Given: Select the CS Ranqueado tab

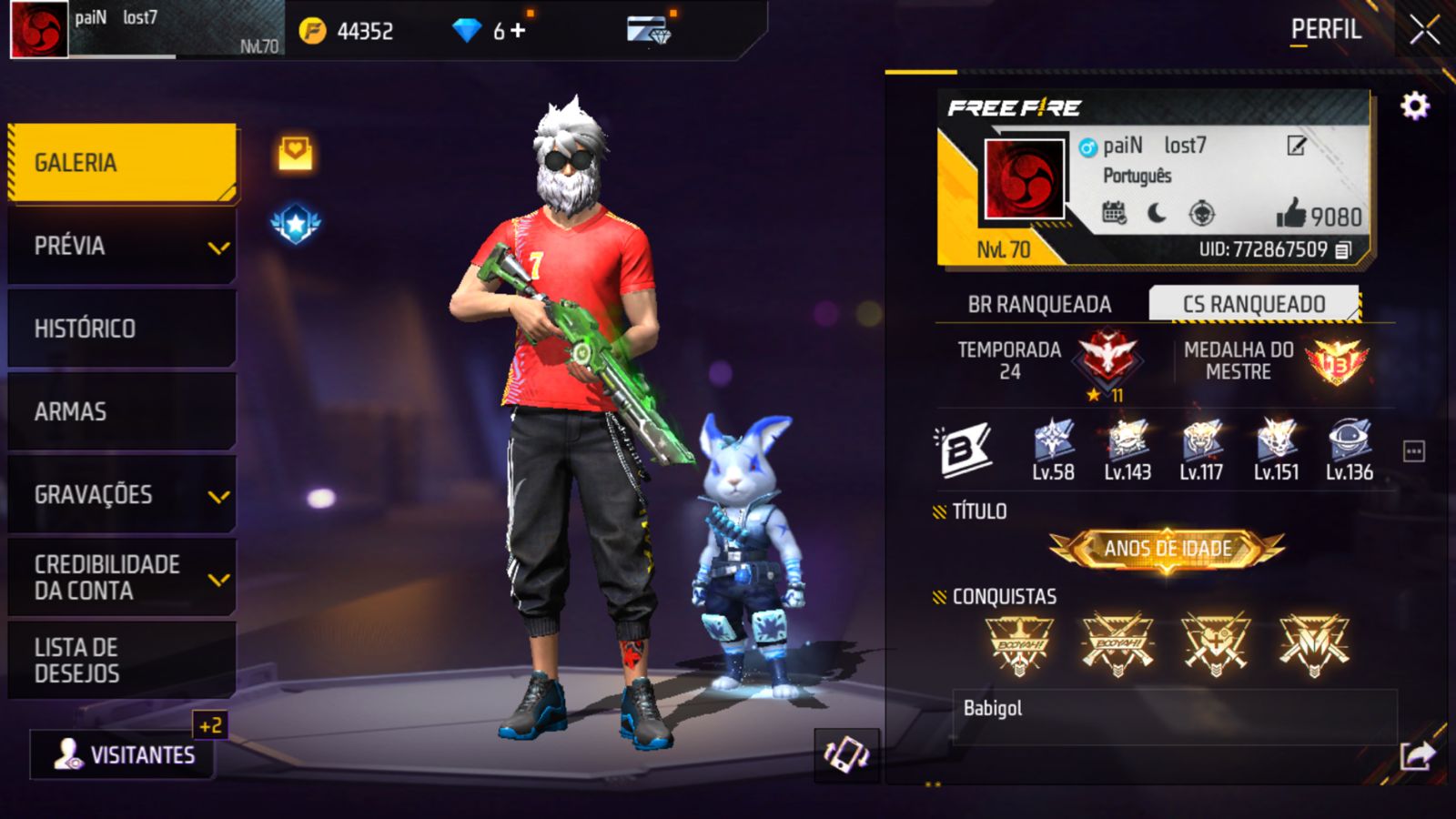Looking at the screenshot, I should (x=1253, y=304).
